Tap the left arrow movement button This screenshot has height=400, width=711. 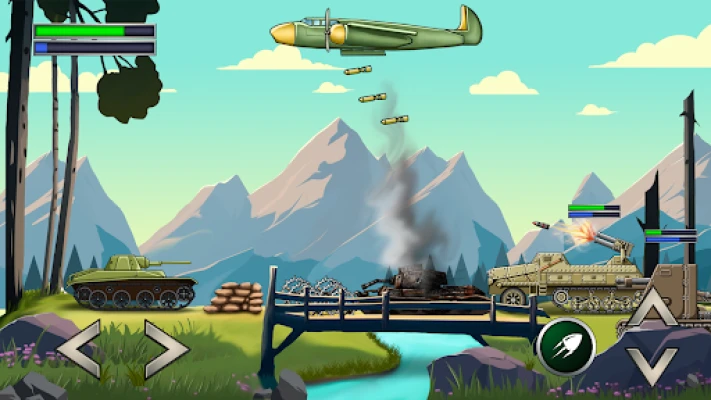[78, 349]
